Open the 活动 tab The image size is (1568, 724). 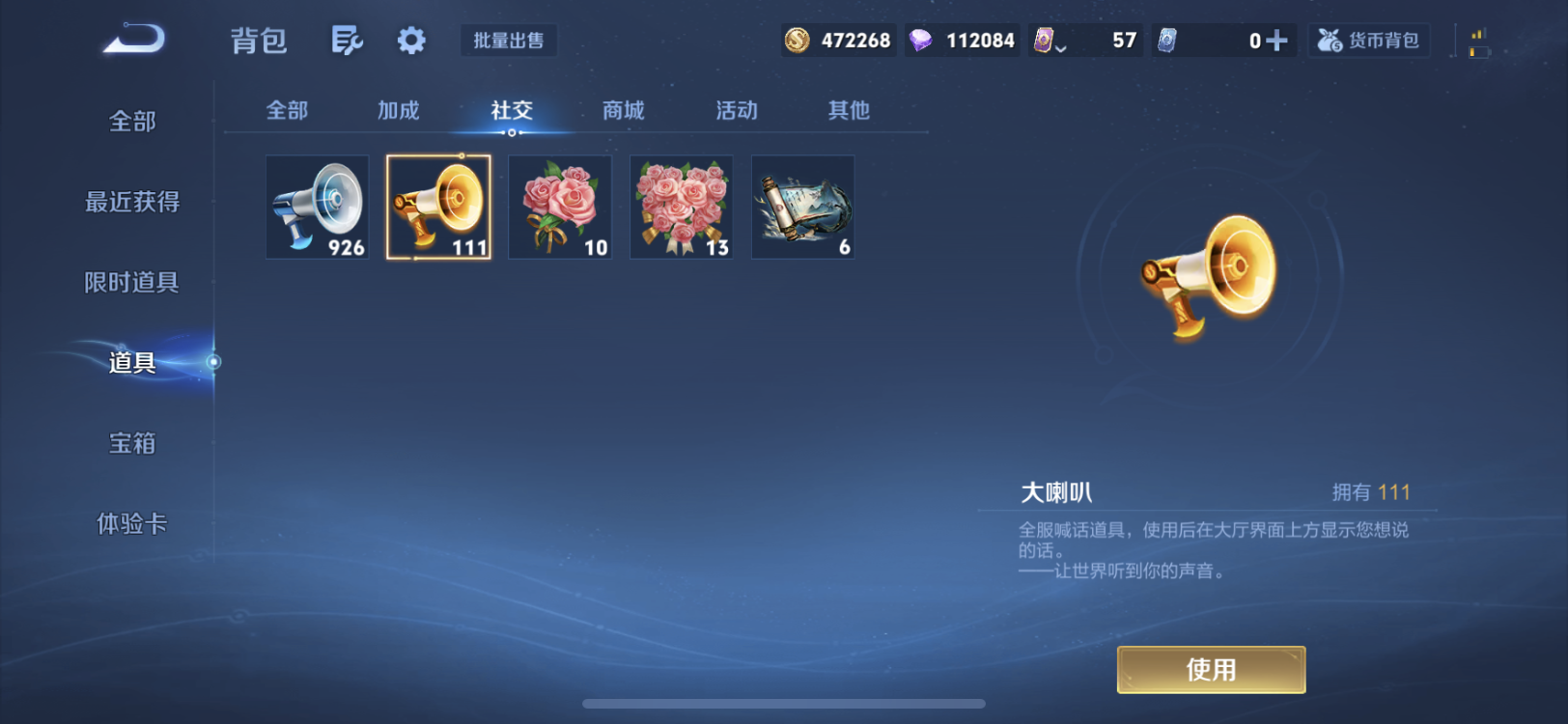pyautogui.click(x=736, y=110)
